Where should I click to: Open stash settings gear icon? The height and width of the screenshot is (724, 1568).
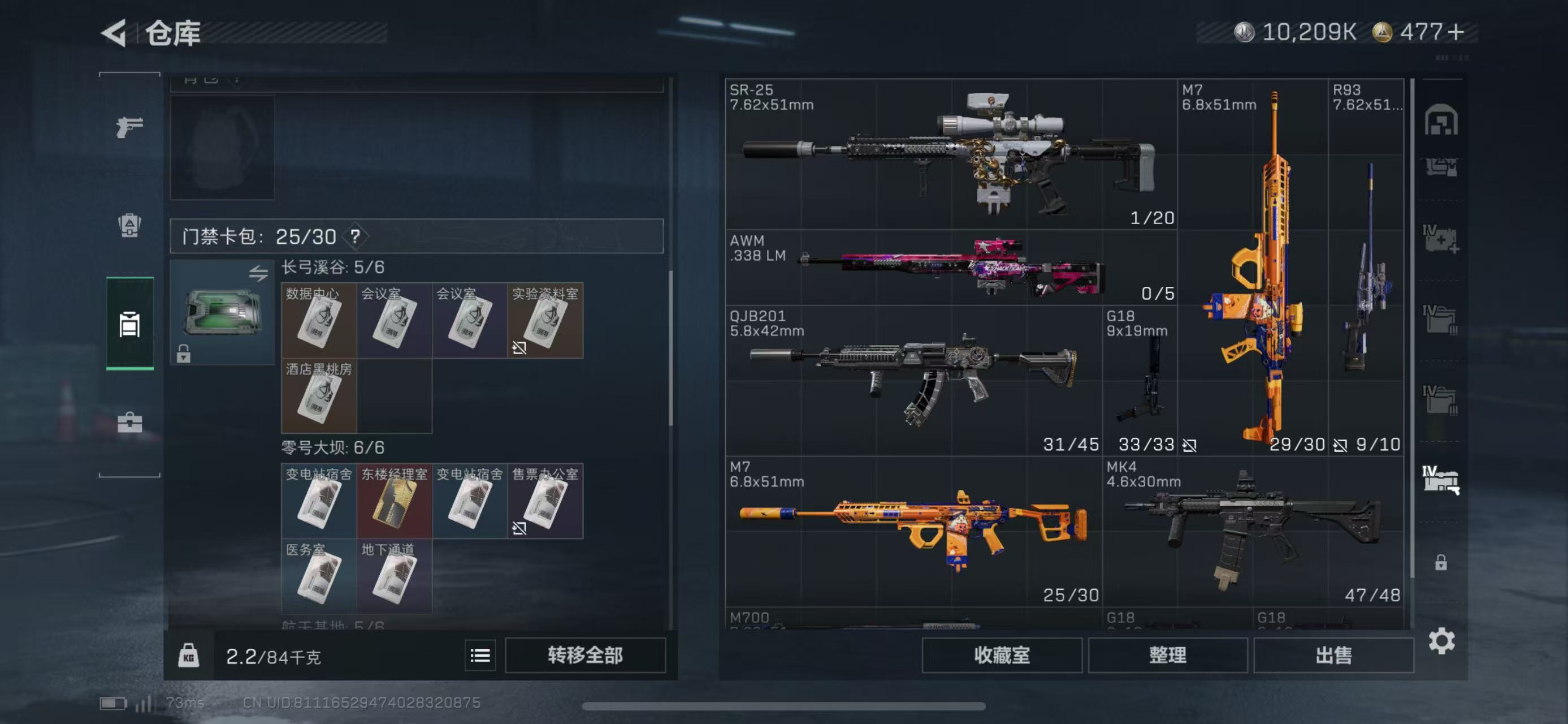pyautogui.click(x=1441, y=641)
